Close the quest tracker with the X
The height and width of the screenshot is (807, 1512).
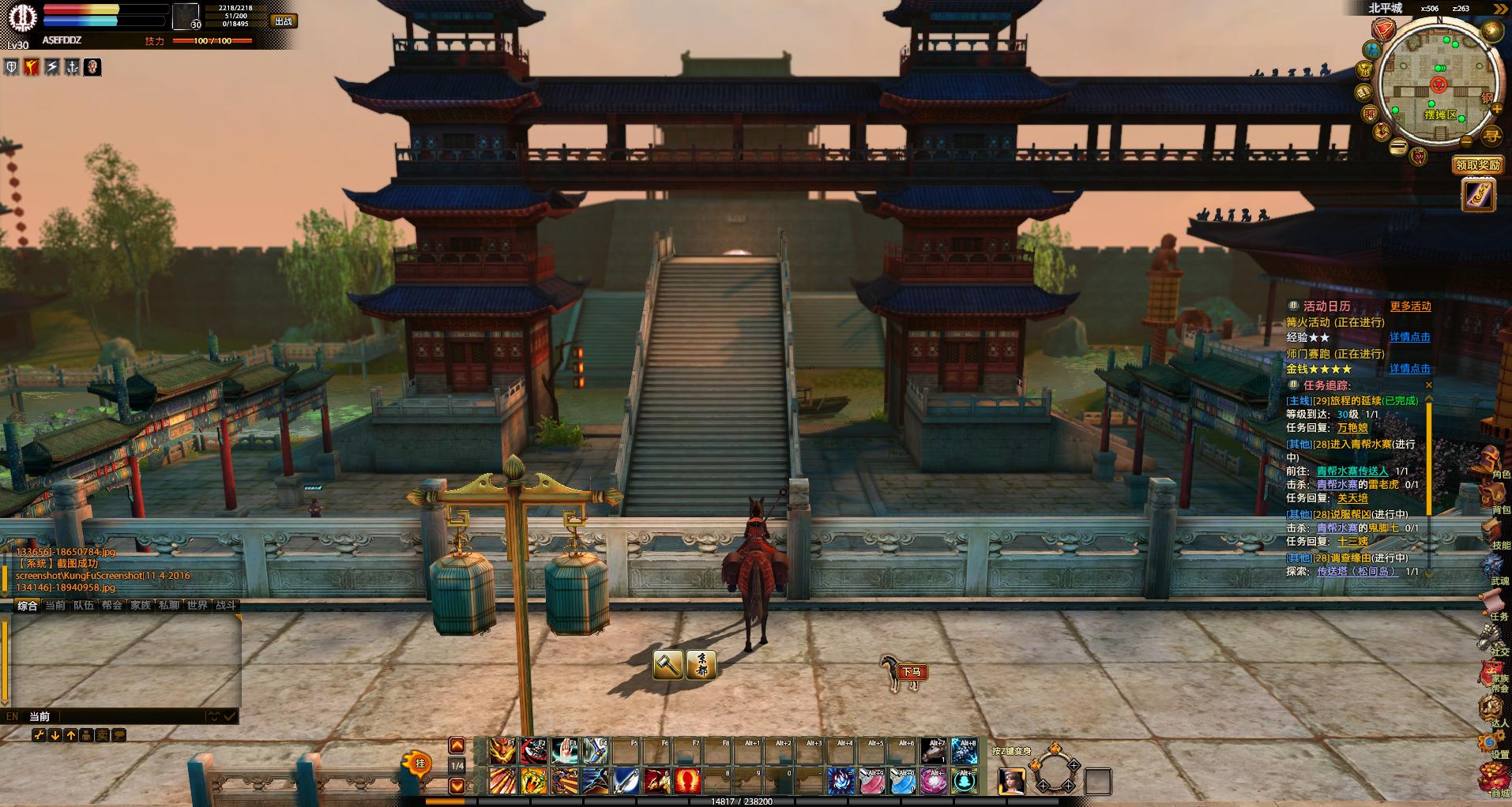tap(1428, 385)
